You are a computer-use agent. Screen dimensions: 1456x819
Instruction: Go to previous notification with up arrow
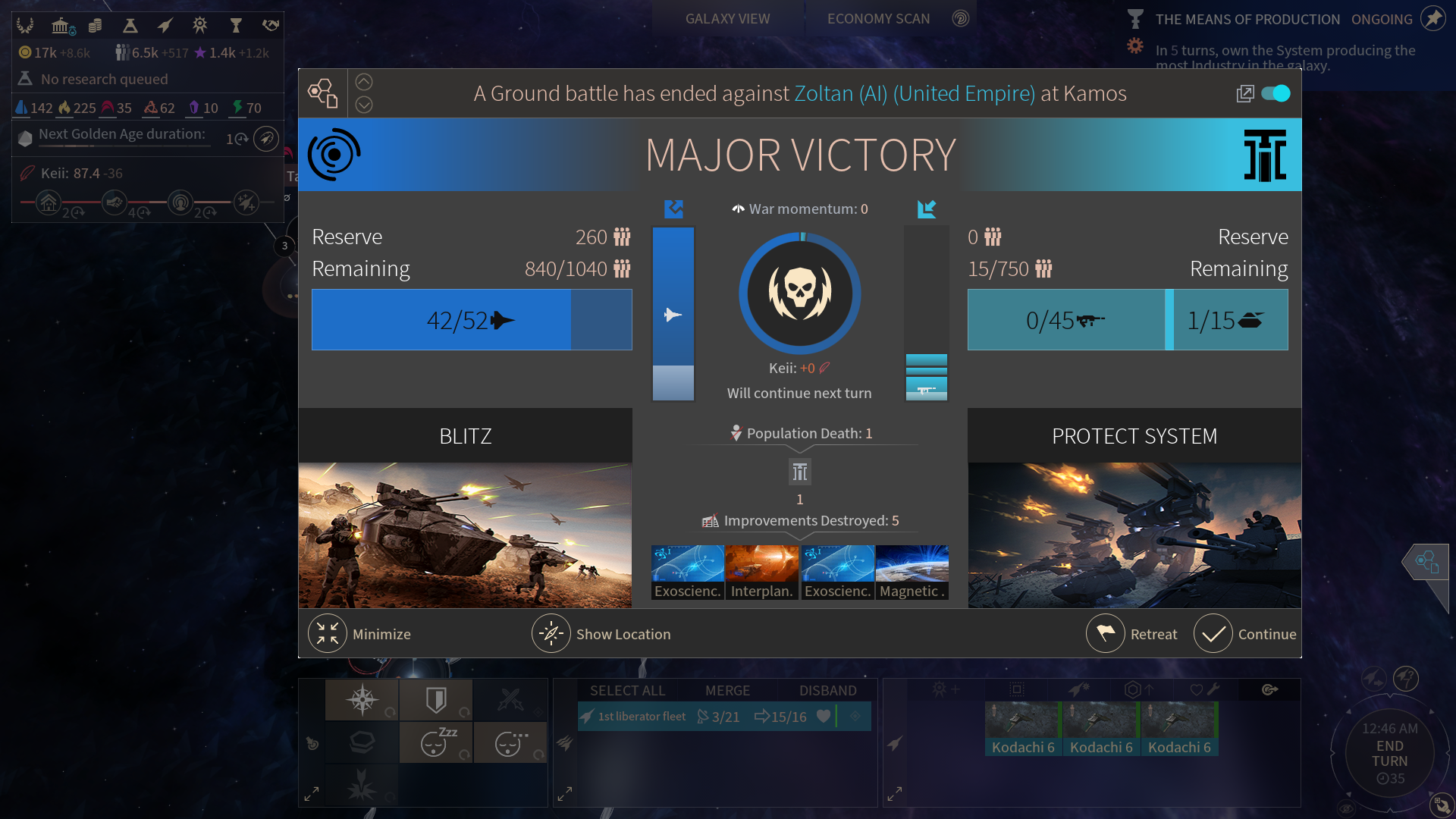pos(364,82)
